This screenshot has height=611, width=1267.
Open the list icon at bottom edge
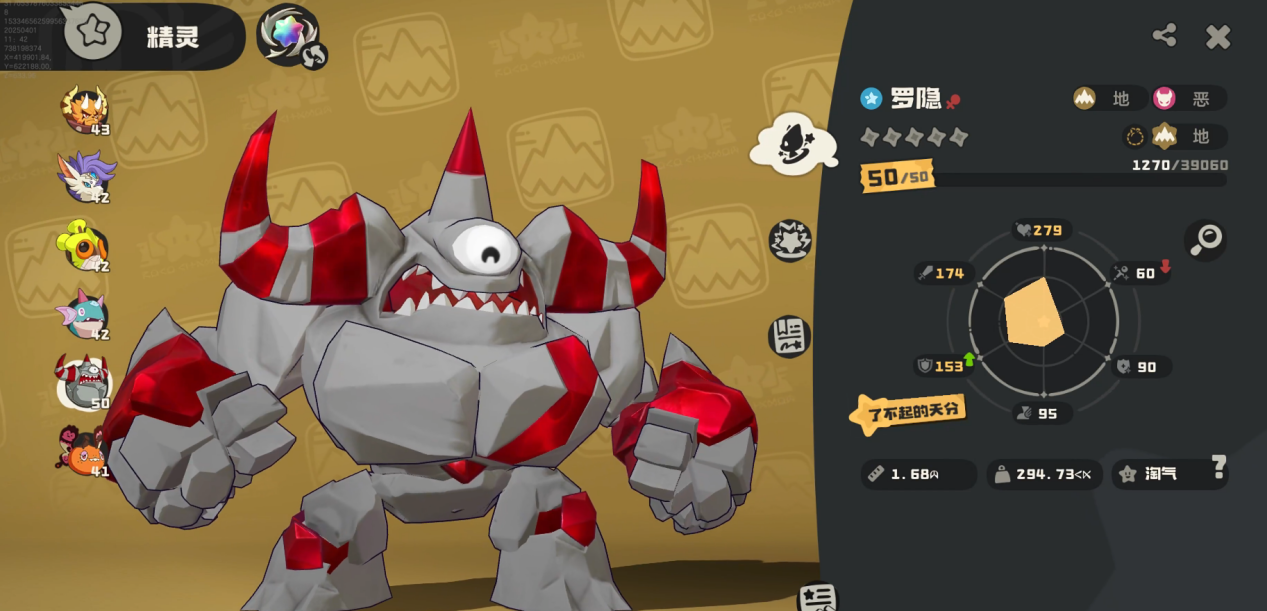pyautogui.click(x=817, y=597)
